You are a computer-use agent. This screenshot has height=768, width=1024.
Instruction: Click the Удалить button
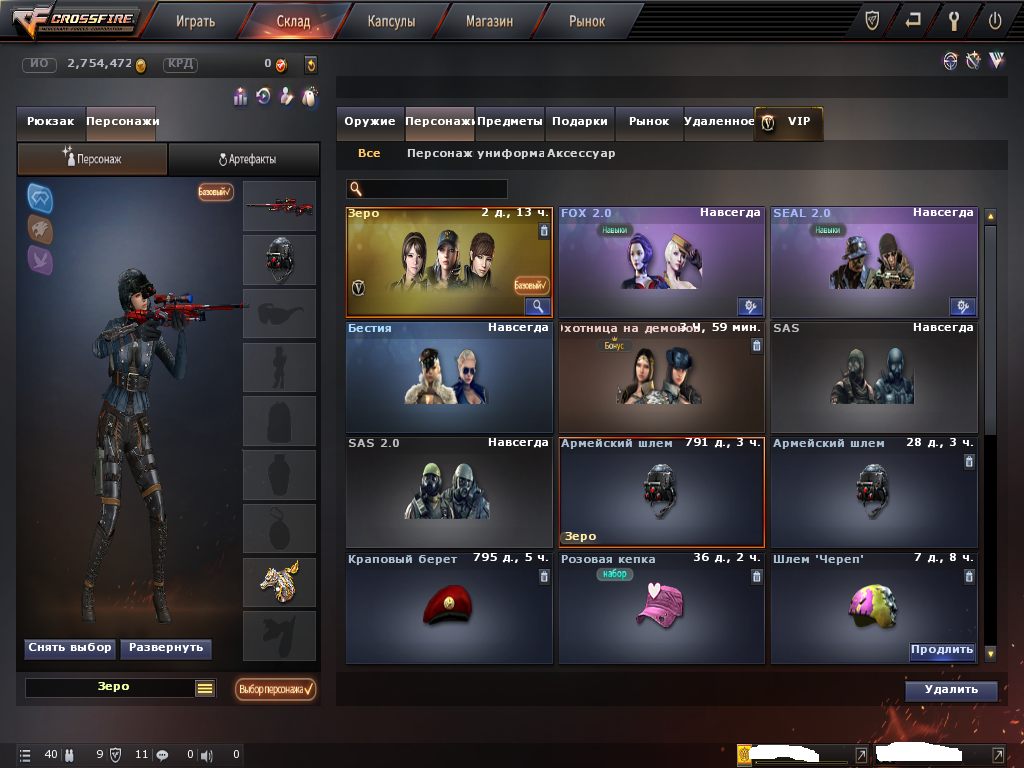(x=950, y=690)
